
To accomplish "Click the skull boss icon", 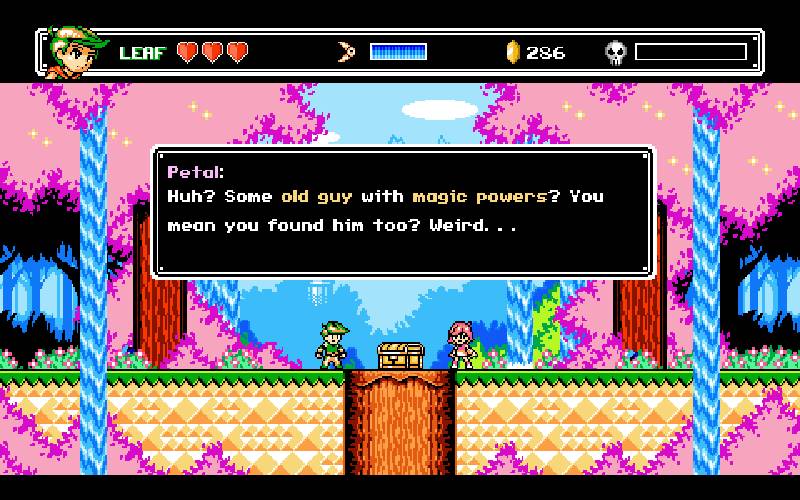I will pyautogui.click(x=615, y=52).
